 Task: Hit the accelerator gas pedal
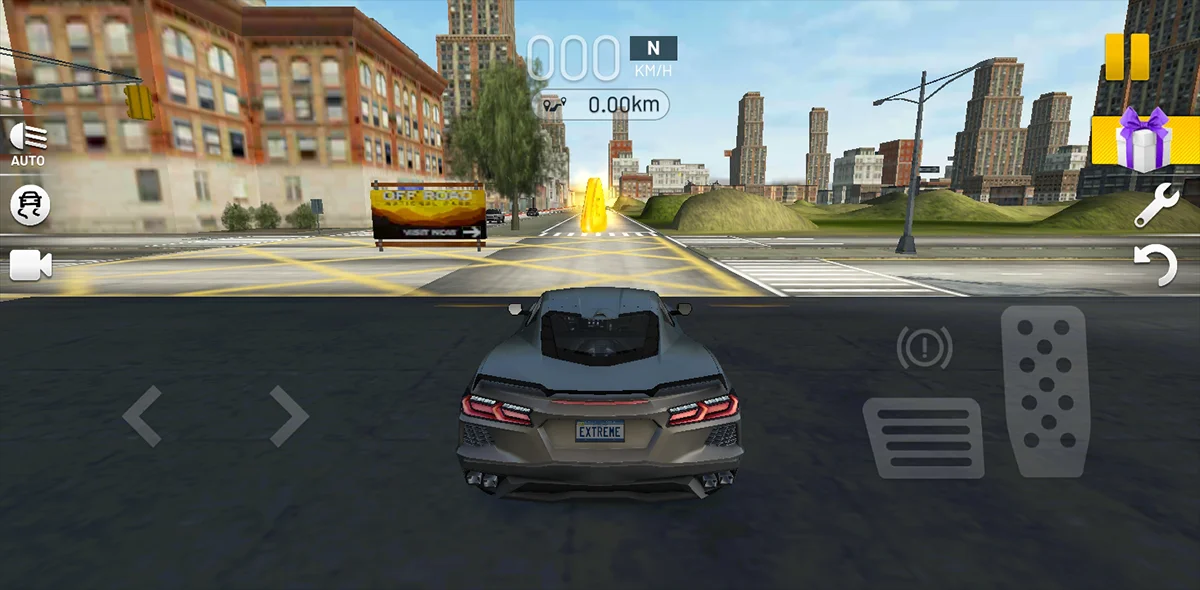pos(1044,390)
